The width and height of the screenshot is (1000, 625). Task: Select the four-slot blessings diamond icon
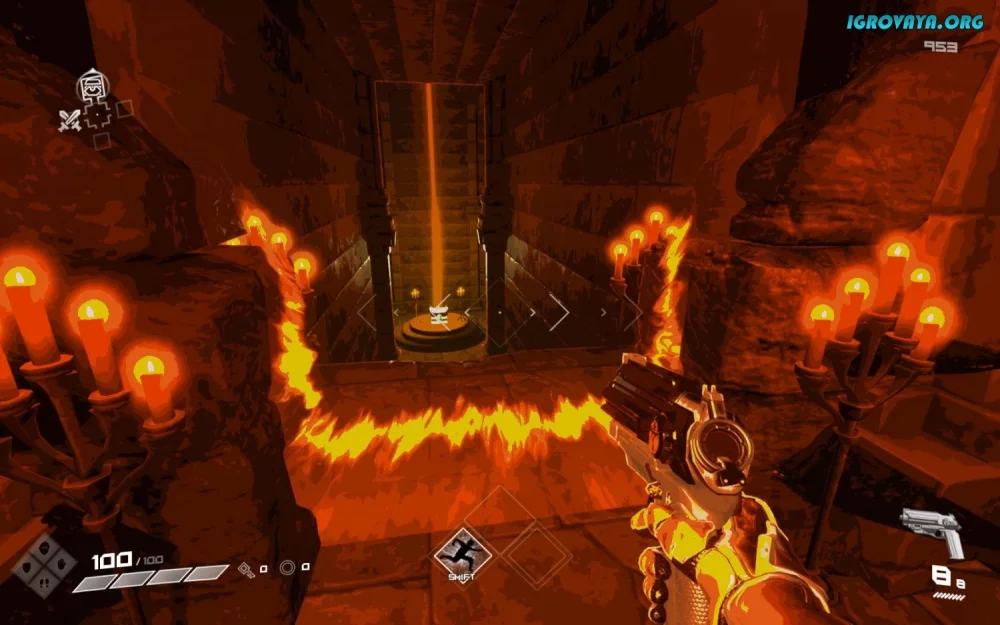click(44, 565)
